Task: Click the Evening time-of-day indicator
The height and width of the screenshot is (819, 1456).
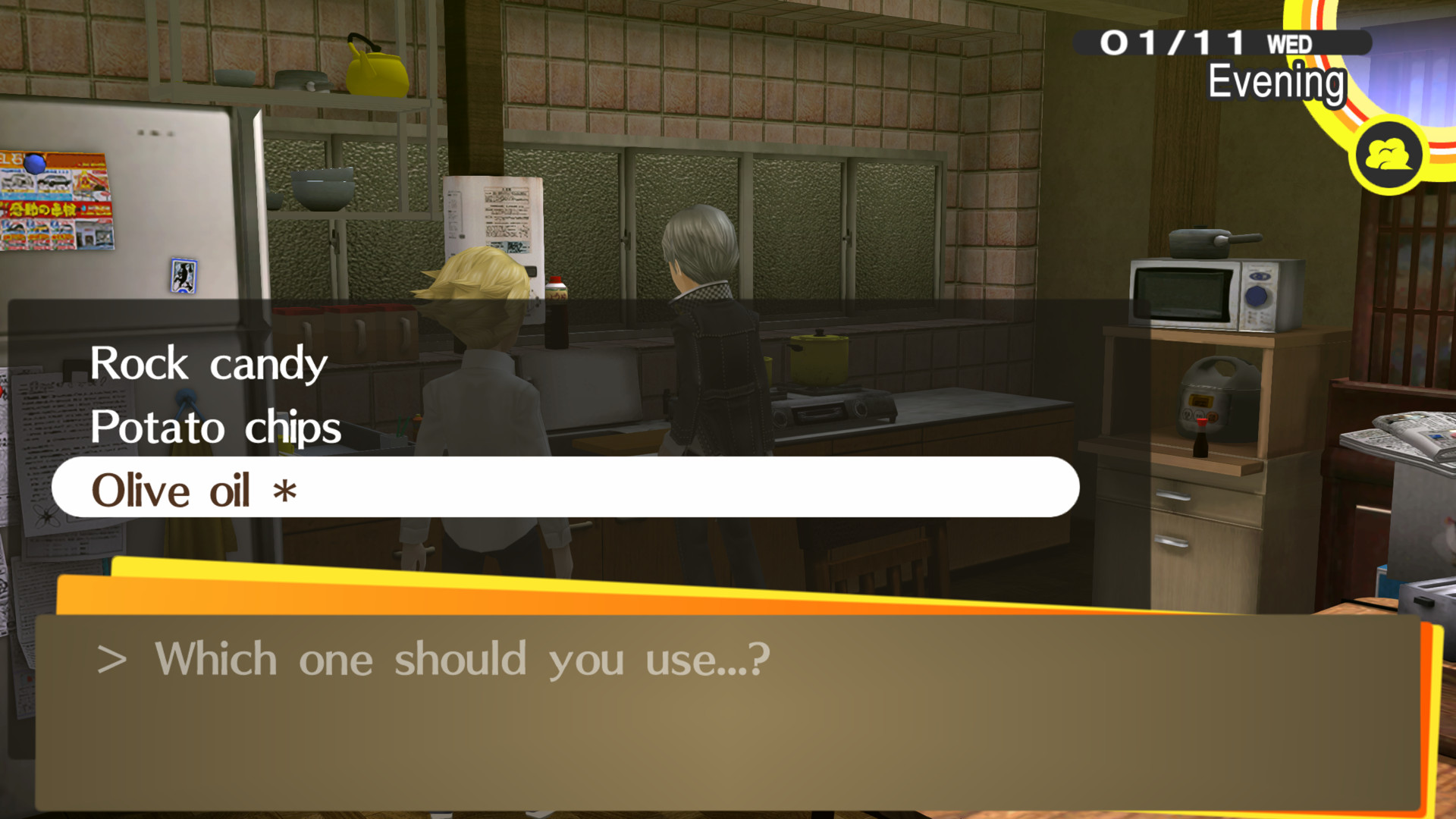Action: (1274, 80)
